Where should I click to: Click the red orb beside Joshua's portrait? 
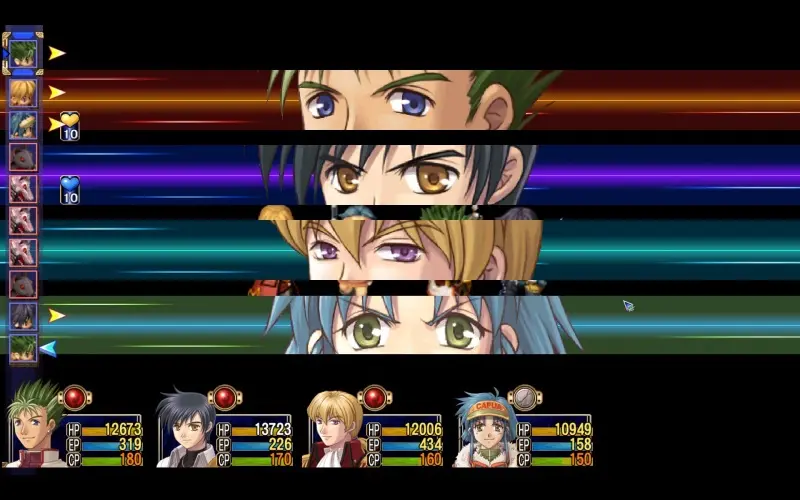pos(224,398)
